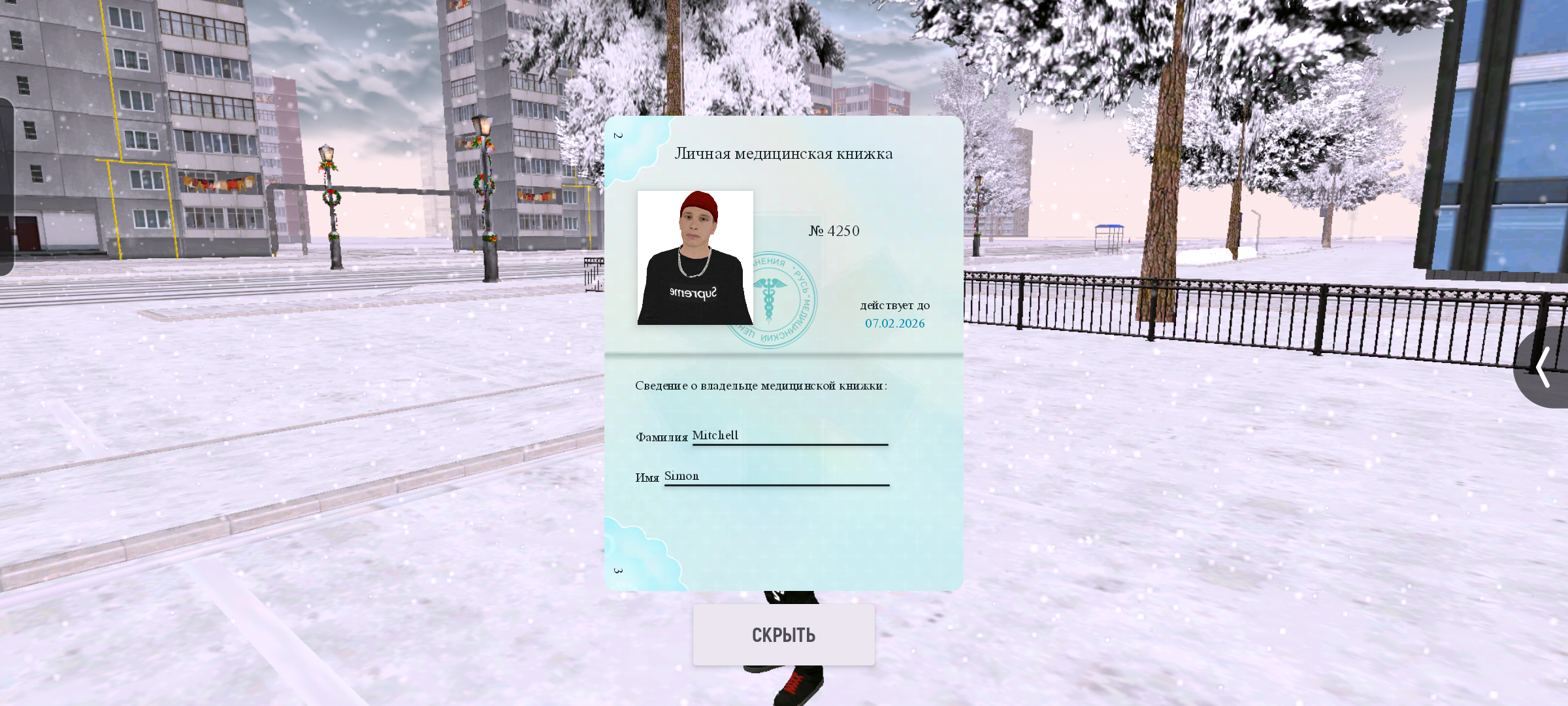Viewport: 1568px width, 706px height.
Task: Click the blue expiry date 07.02.2026
Action: click(x=894, y=322)
